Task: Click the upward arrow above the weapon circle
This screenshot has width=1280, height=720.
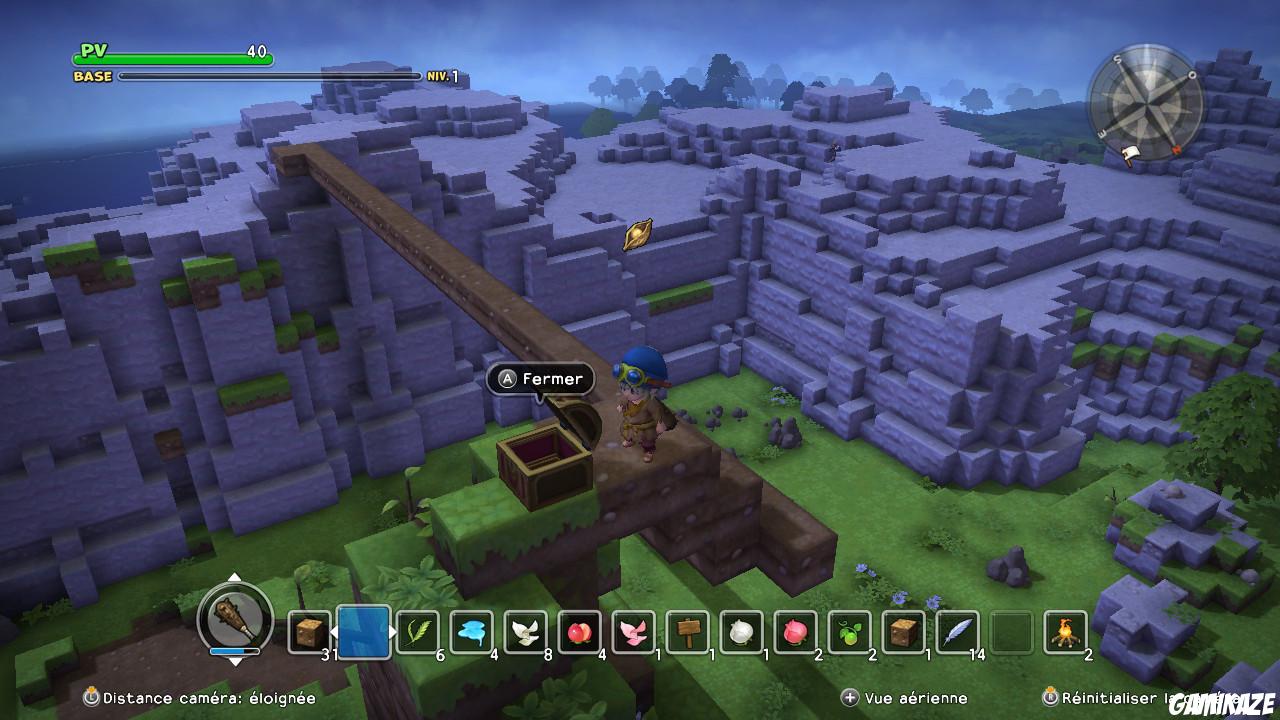Action: [237, 577]
